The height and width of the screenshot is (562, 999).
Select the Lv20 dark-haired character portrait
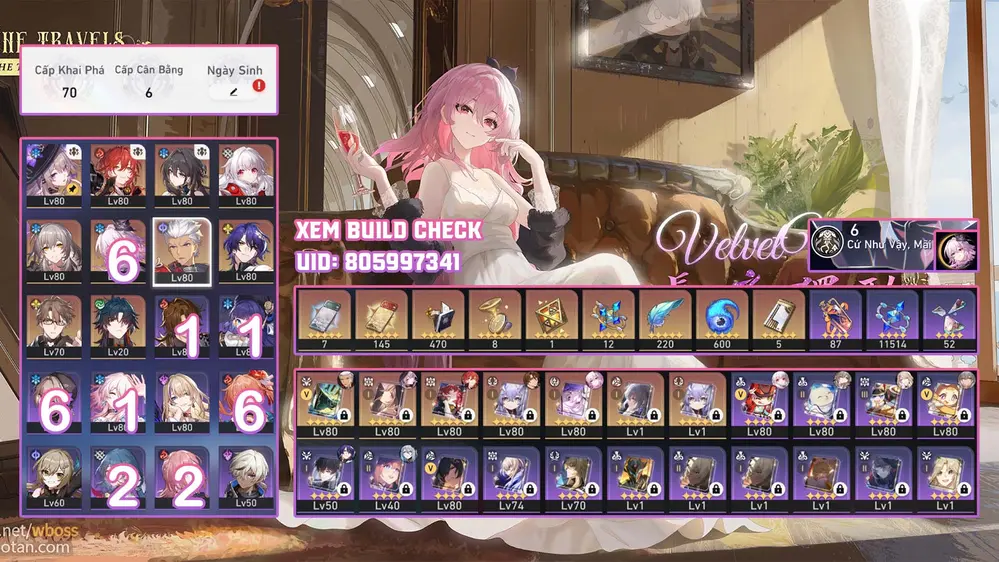117,323
